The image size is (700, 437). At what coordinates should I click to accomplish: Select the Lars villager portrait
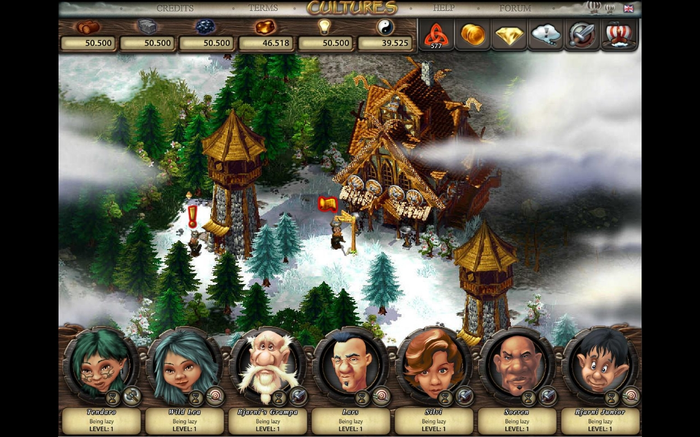350,363
